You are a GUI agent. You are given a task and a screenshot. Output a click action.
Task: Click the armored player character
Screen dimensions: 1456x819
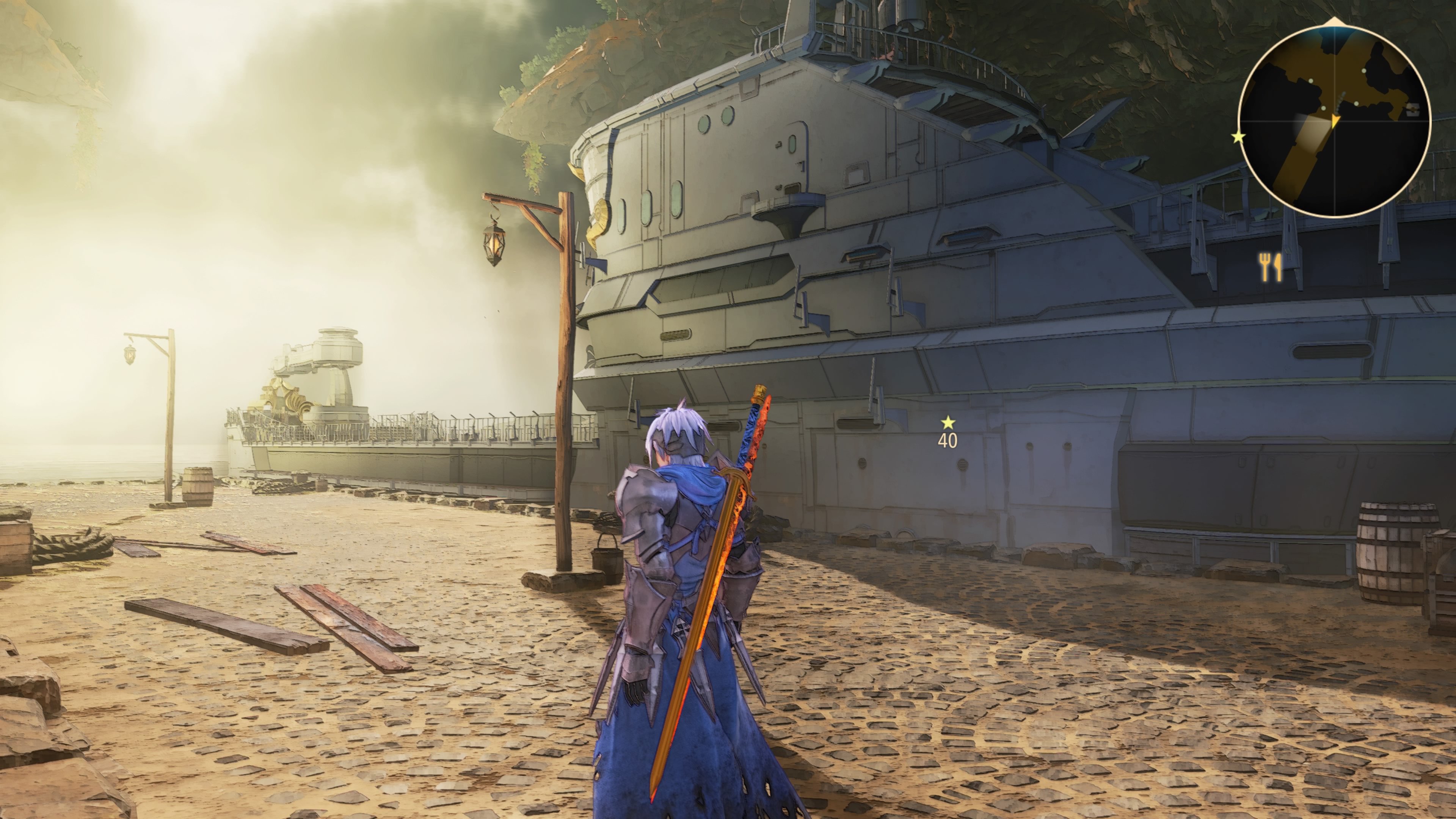[x=673, y=593]
